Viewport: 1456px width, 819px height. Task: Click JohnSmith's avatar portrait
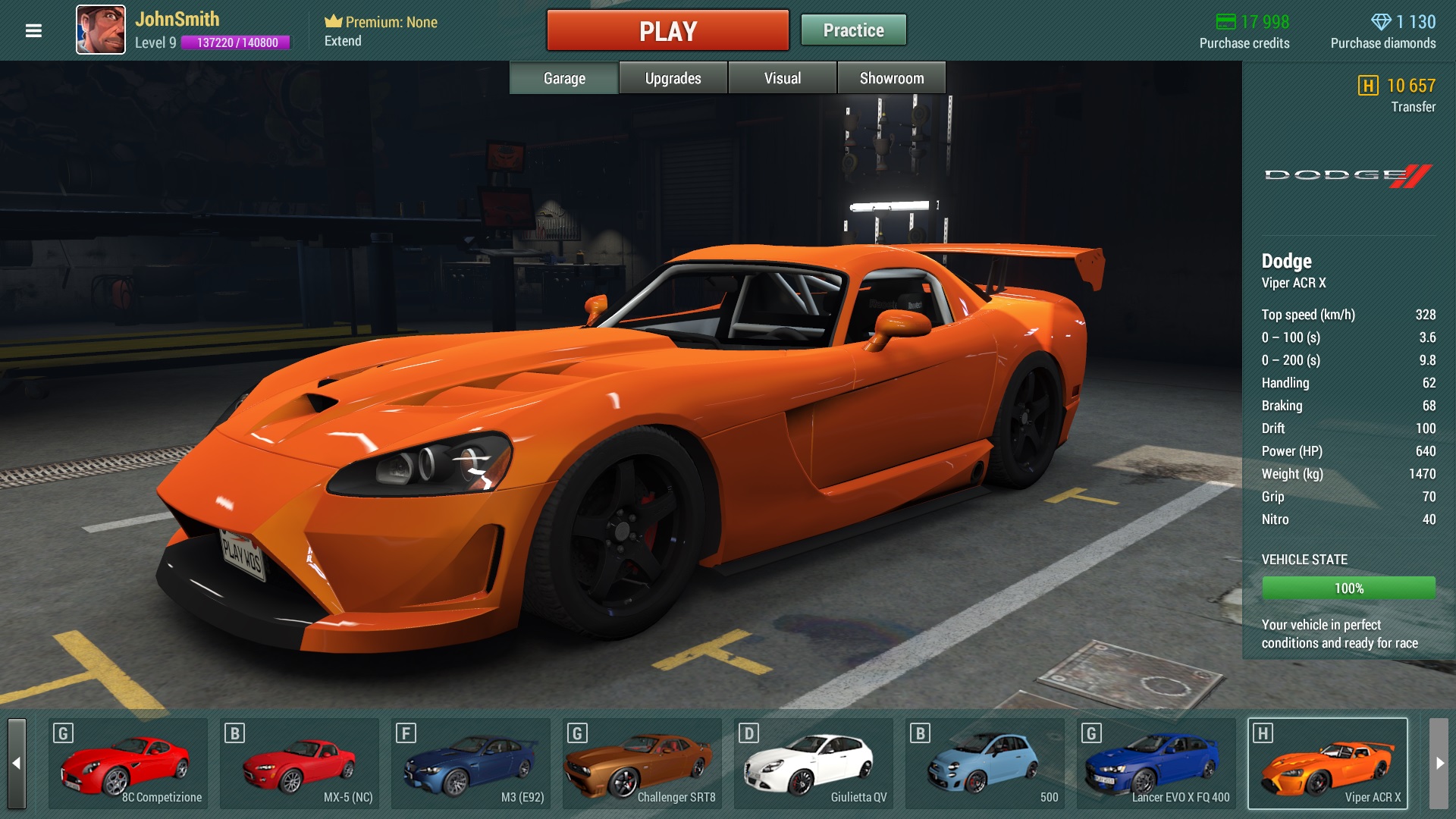(x=101, y=30)
